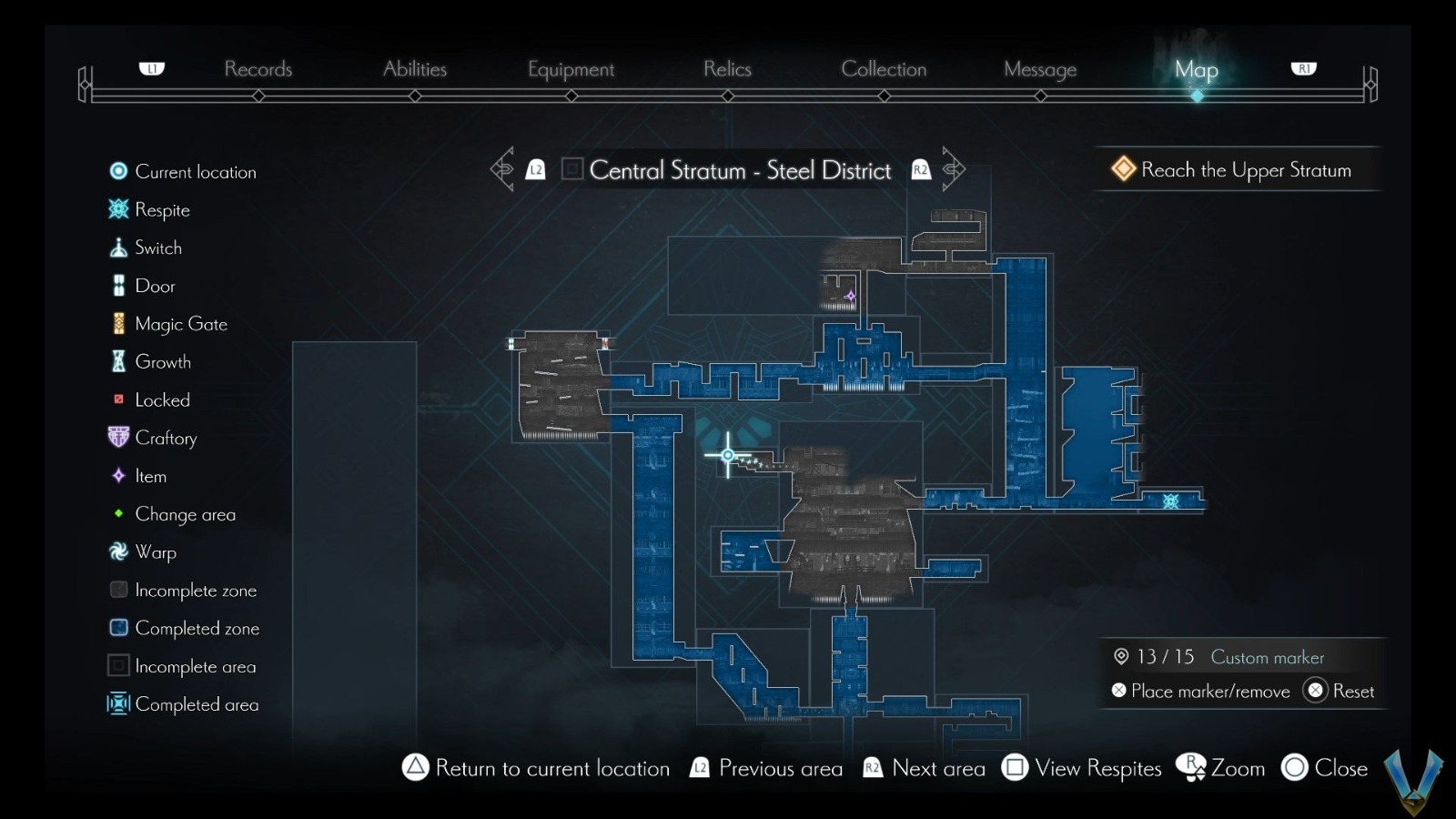This screenshot has width=1456, height=819.
Task: Select the Door legend icon
Action: coord(117,285)
